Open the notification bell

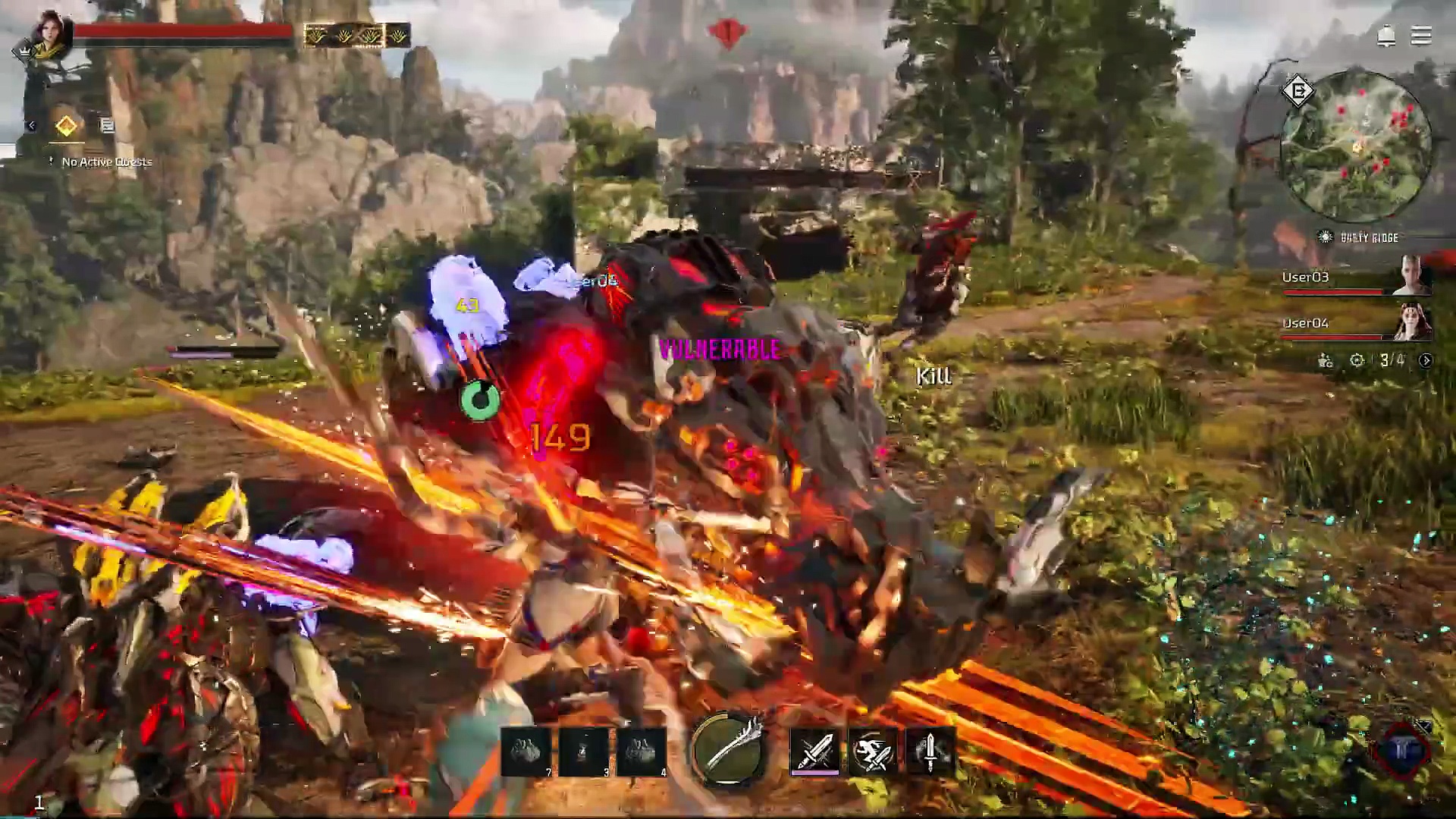(x=1385, y=36)
